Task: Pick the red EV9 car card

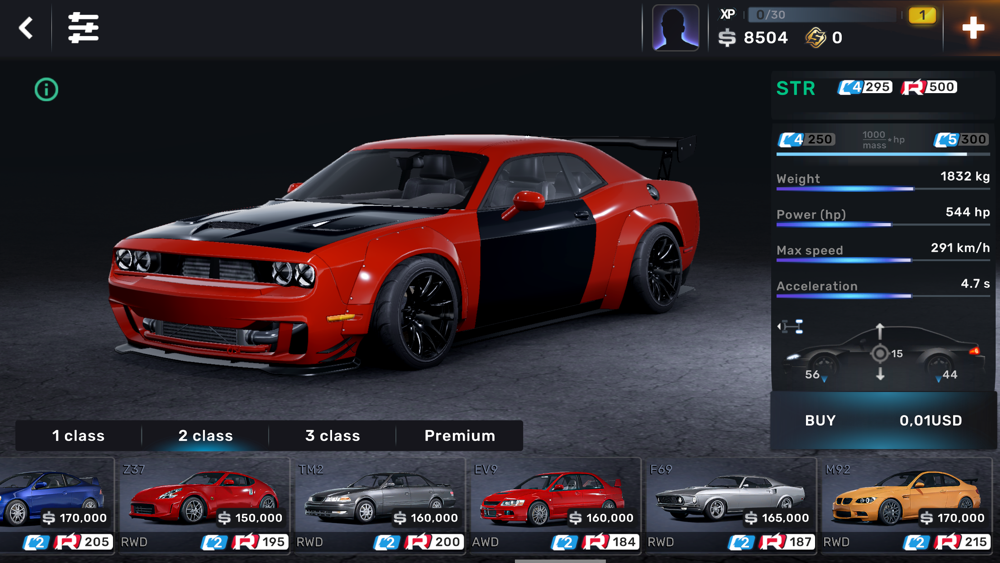Action: tap(555, 505)
